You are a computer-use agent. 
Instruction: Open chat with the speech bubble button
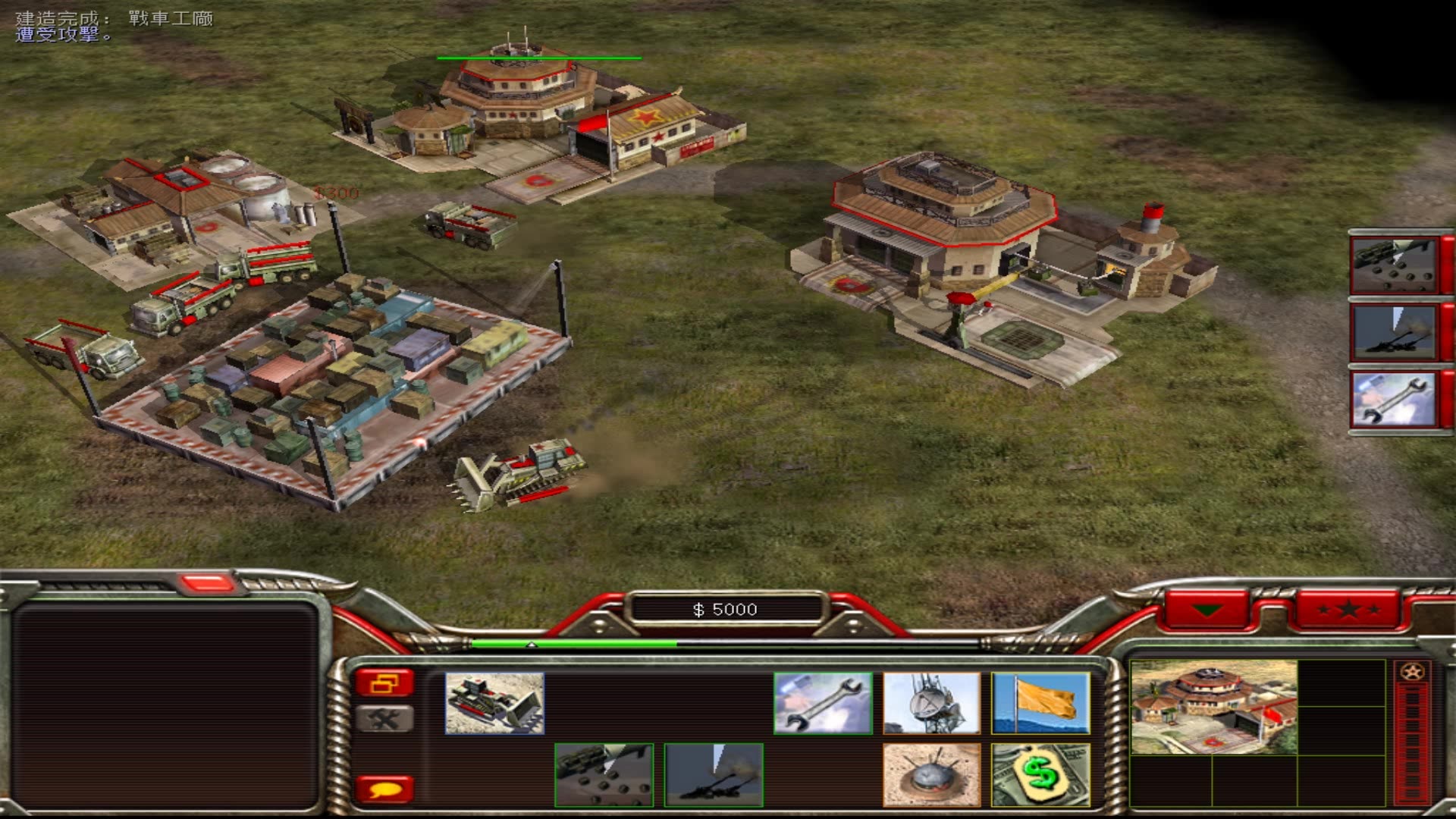(384, 789)
